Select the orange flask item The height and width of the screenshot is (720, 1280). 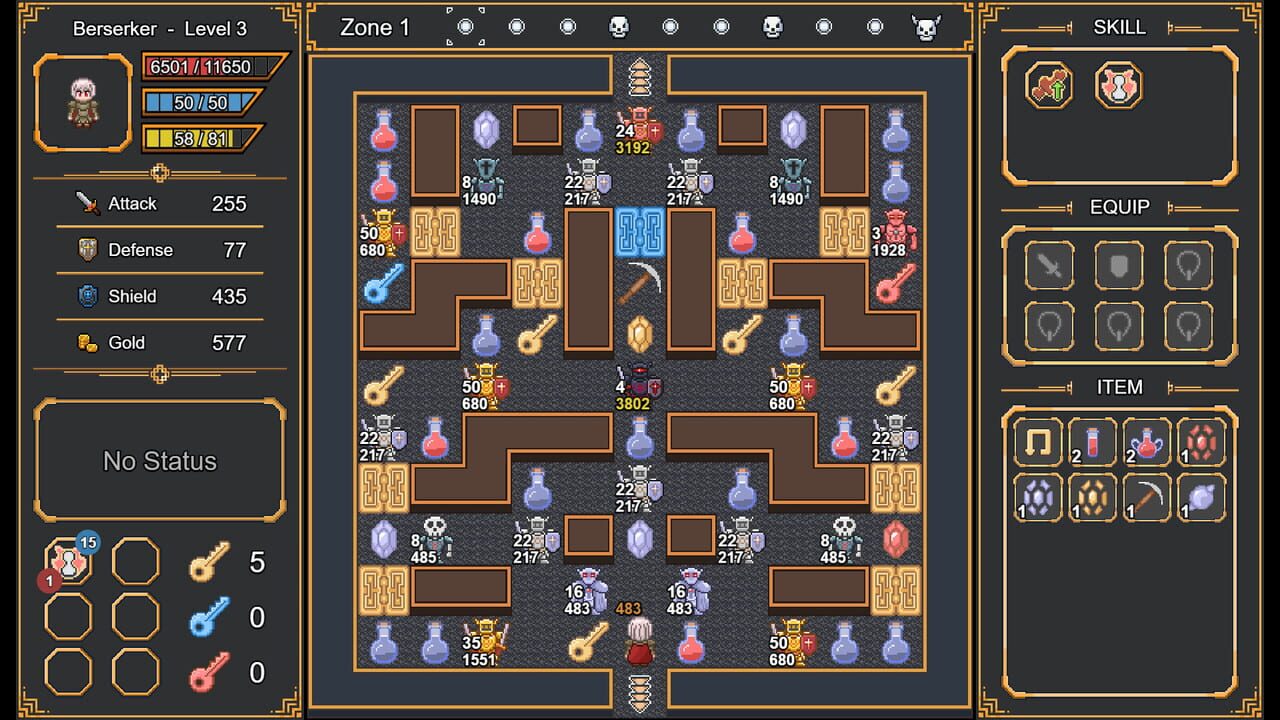pyautogui.click(x=1147, y=443)
